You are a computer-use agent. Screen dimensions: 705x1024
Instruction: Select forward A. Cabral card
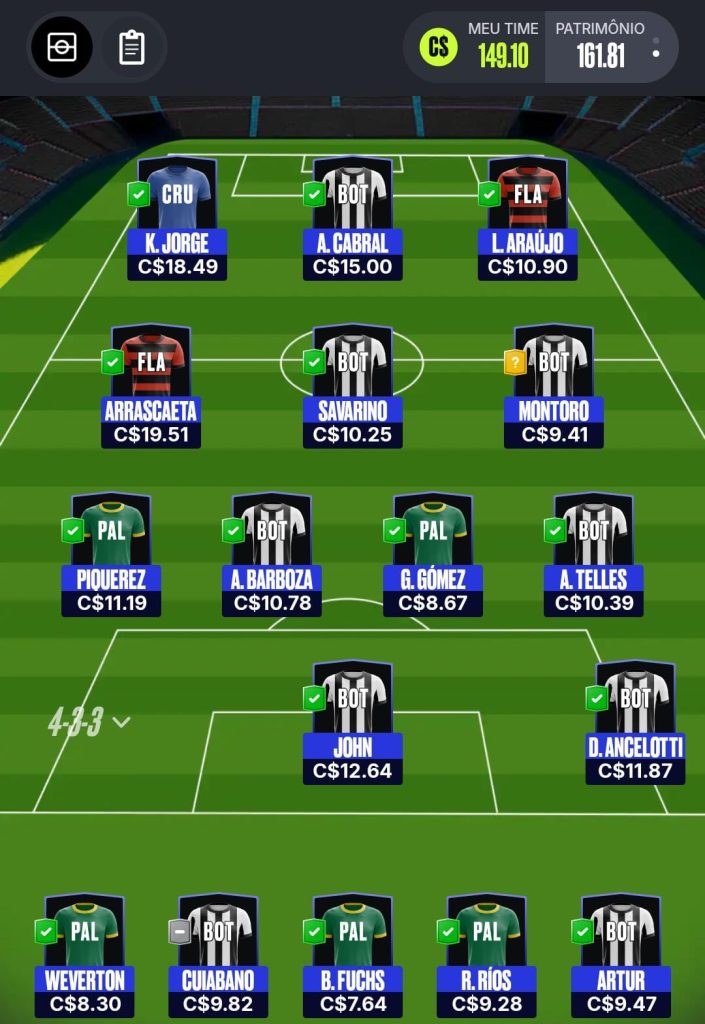tap(352, 216)
